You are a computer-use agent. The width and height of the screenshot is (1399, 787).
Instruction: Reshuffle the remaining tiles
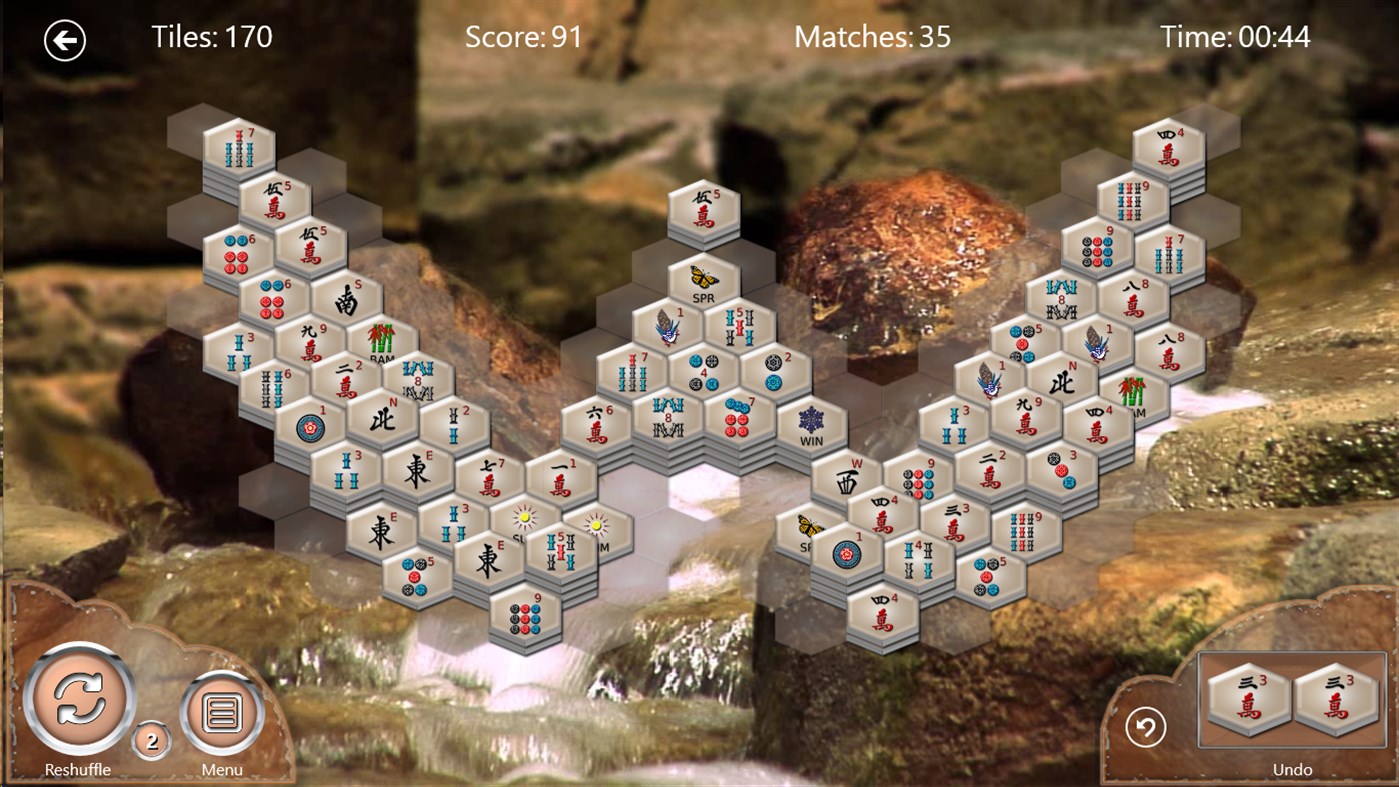(x=79, y=699)
